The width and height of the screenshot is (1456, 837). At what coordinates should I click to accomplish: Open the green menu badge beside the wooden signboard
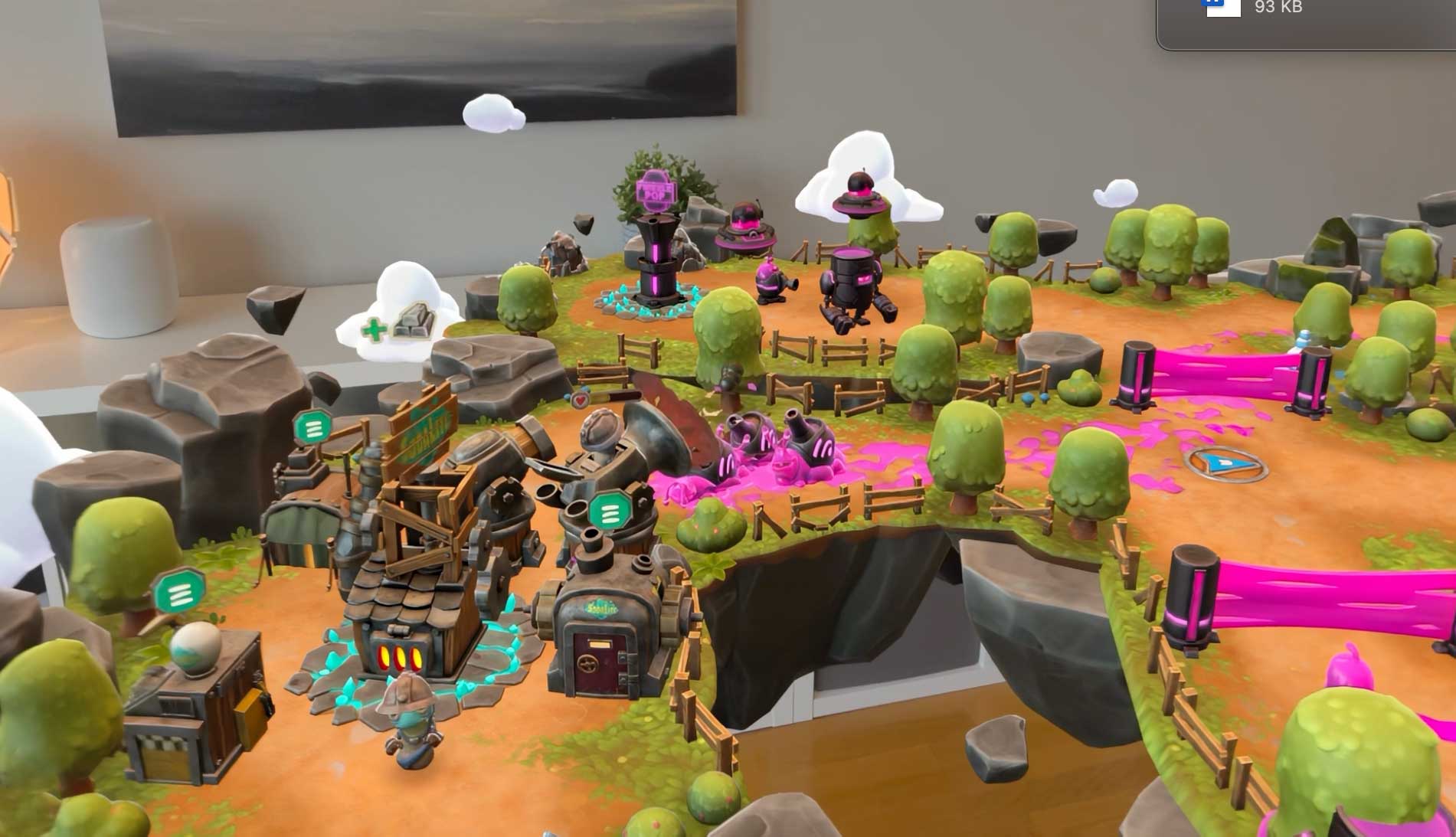pyautogui.click(x=312, y=427)
